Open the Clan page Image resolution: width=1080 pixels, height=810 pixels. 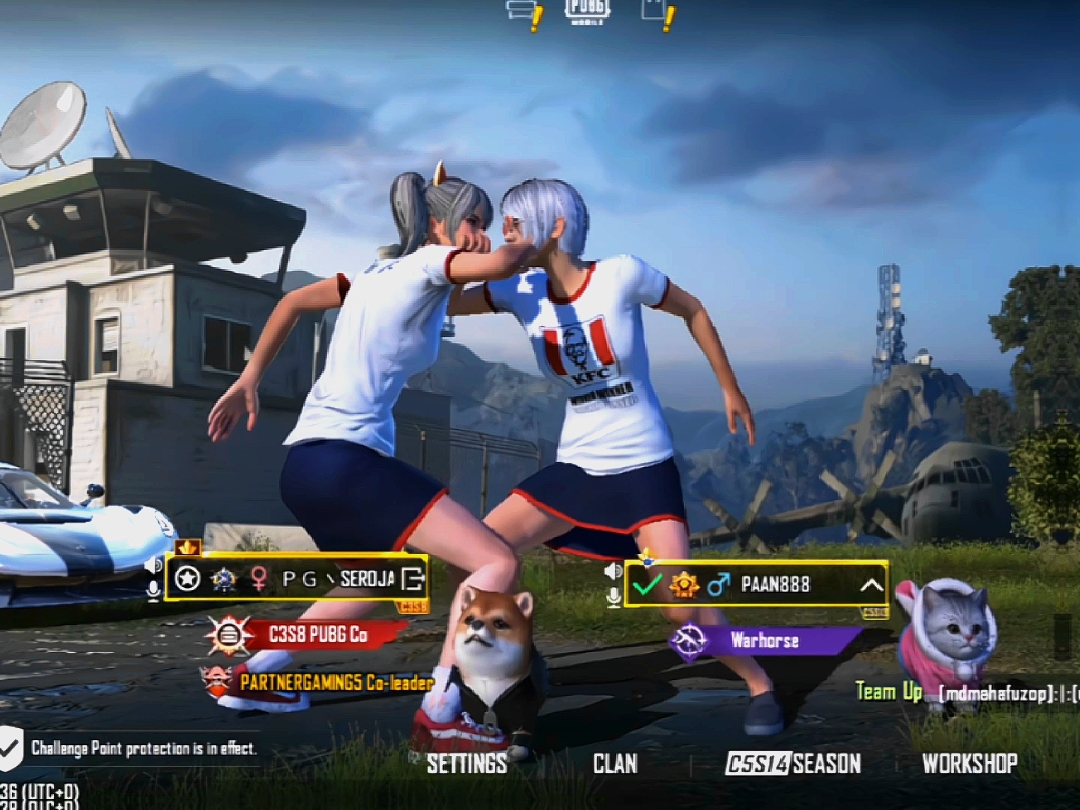pos(615,764)
